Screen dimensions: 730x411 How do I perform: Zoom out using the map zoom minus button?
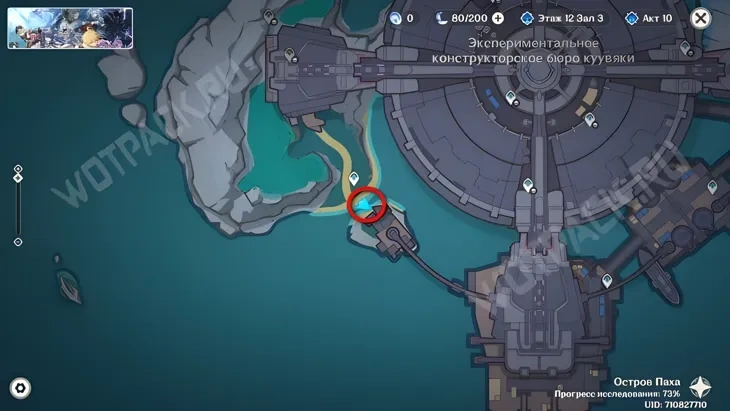pyautogui.click(x=18, y=242)
